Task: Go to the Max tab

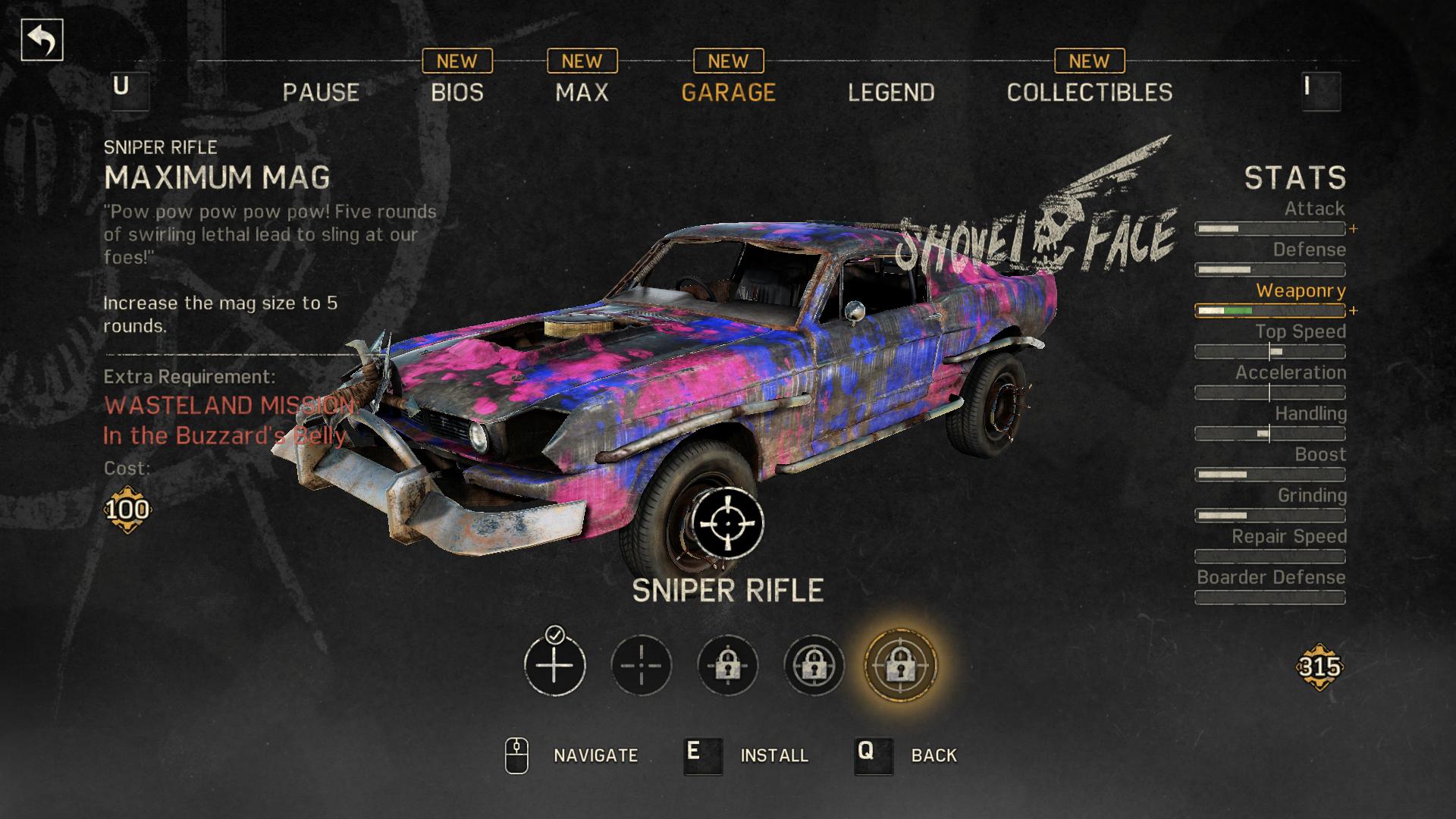Action: click(x=582, y=93)
